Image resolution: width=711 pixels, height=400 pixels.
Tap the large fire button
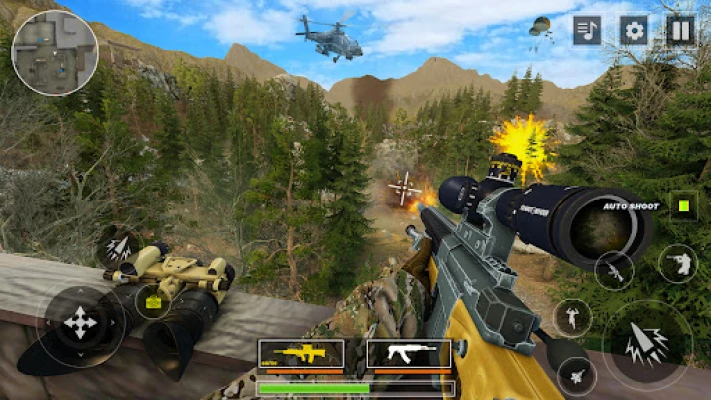click(x=647, y=345)
